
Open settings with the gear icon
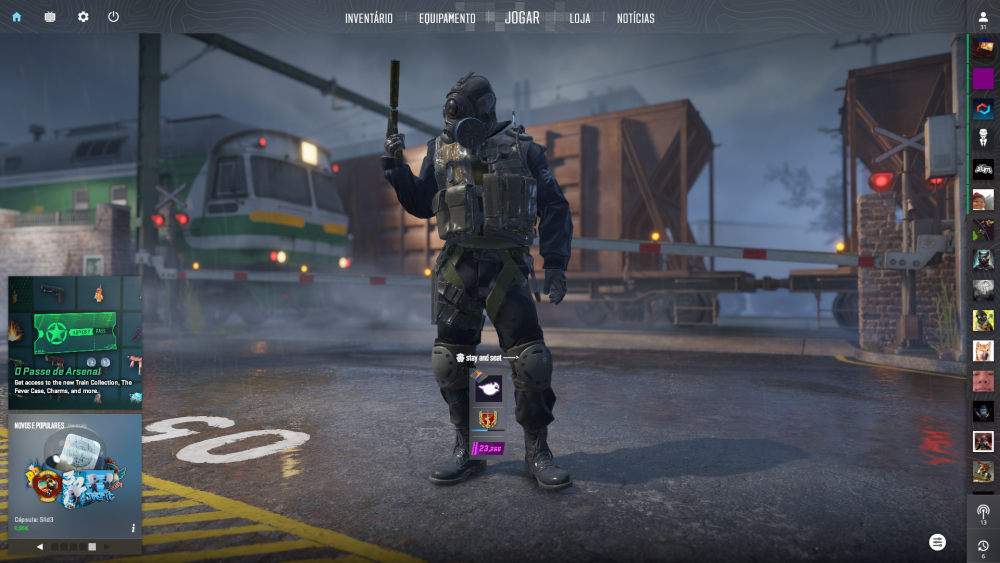pos(83,17)
